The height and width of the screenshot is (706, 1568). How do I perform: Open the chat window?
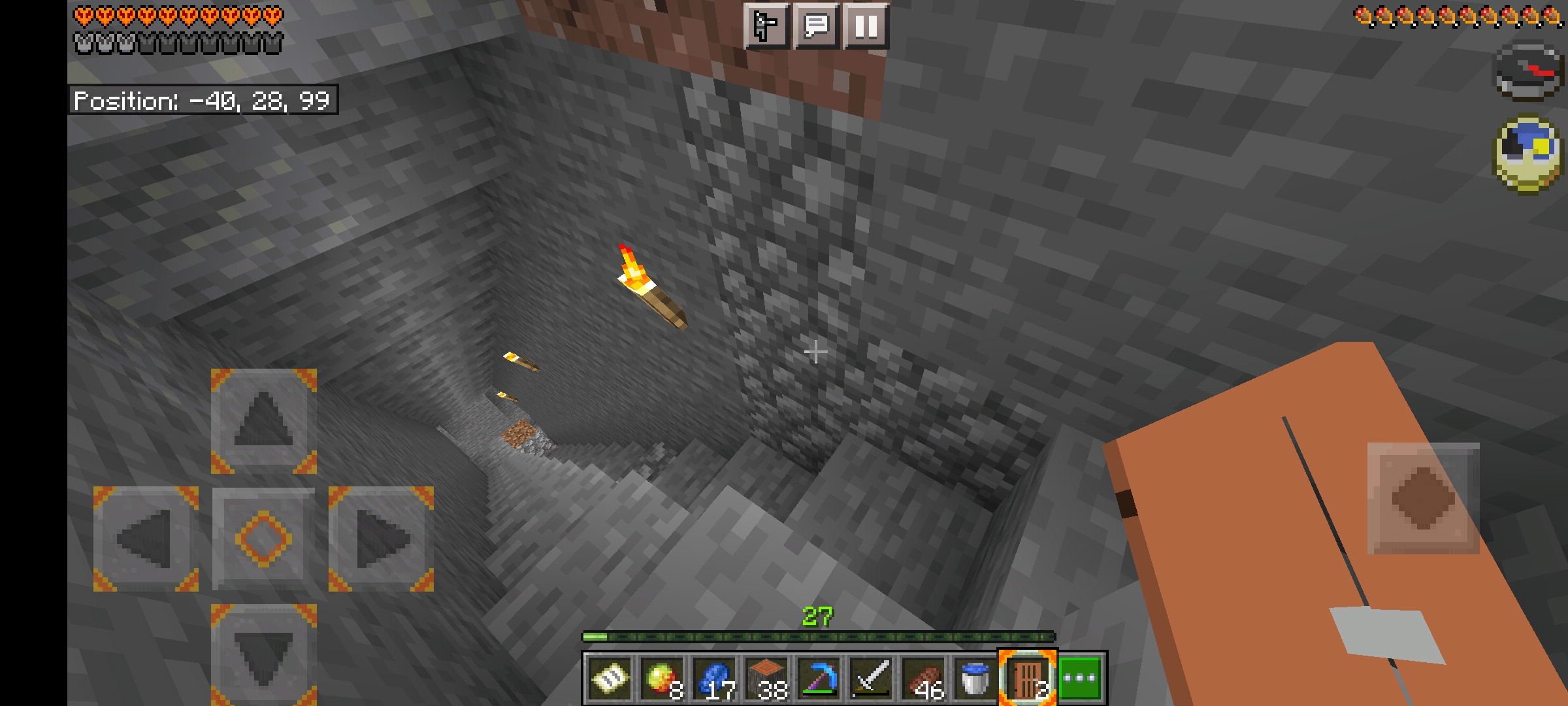pos(816,26)
